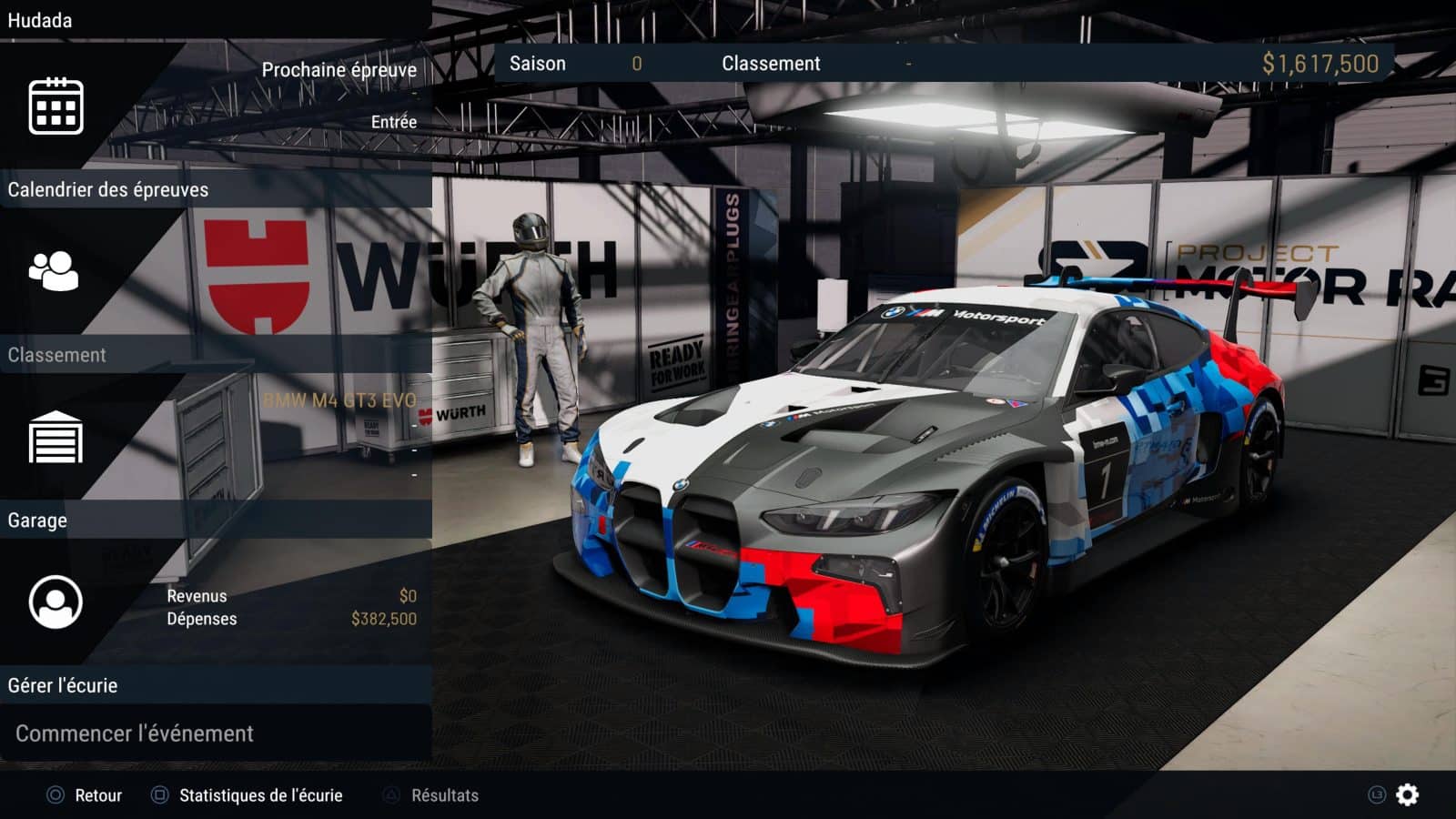1456x819 pixels.
Task: Show Statistiques de l'écurie
Action: pyautogui.click(x=248, y=795)
